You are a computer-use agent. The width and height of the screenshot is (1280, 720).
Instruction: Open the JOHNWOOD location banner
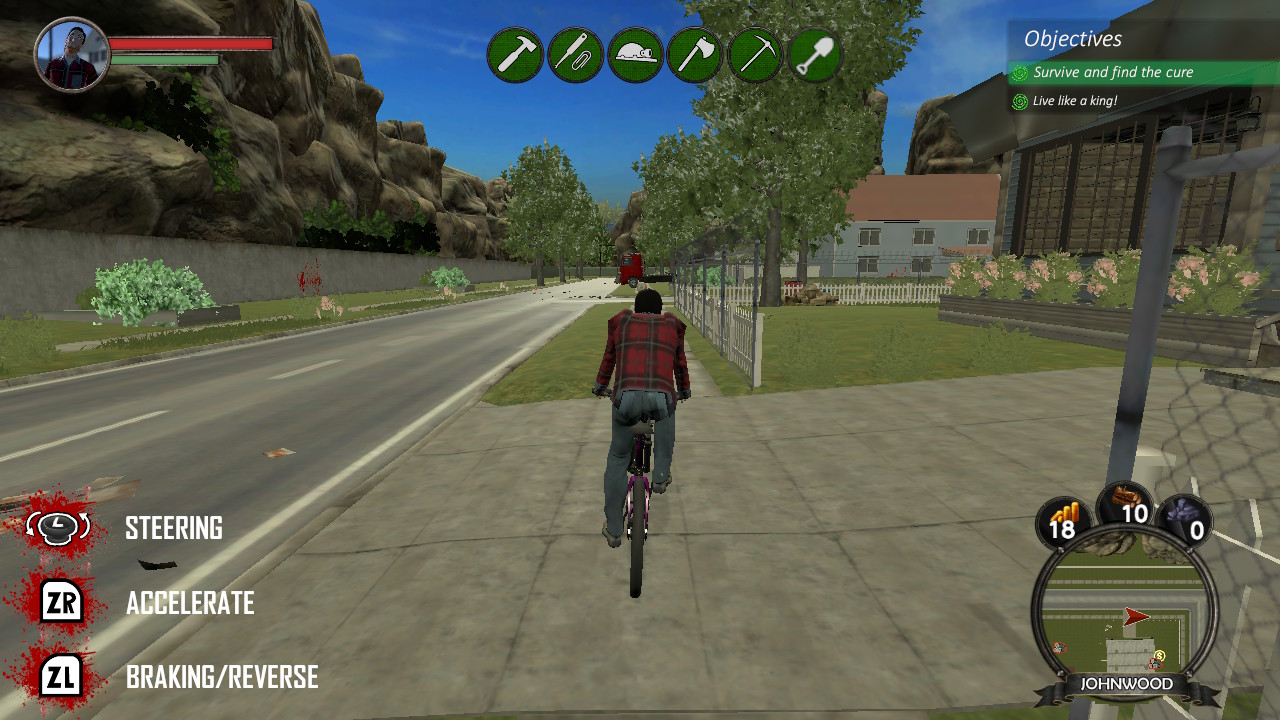[x=1128, y=684]
